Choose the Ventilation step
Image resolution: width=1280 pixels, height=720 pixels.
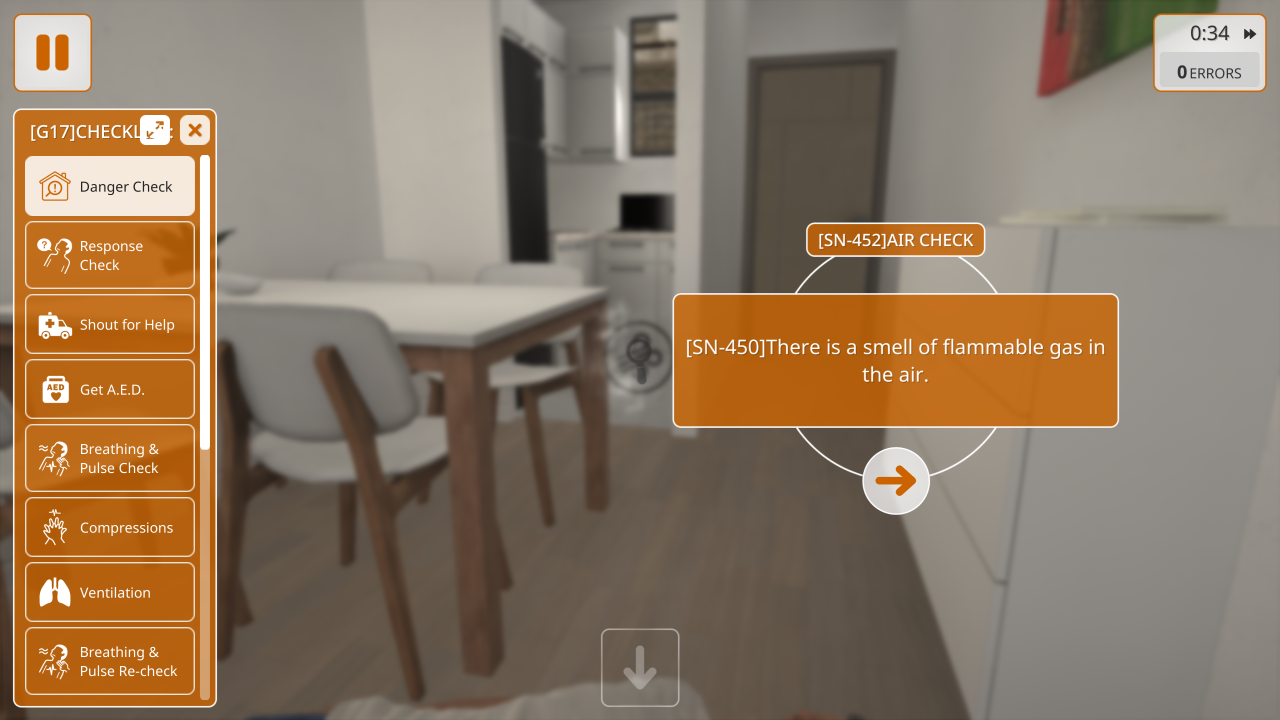110,592
